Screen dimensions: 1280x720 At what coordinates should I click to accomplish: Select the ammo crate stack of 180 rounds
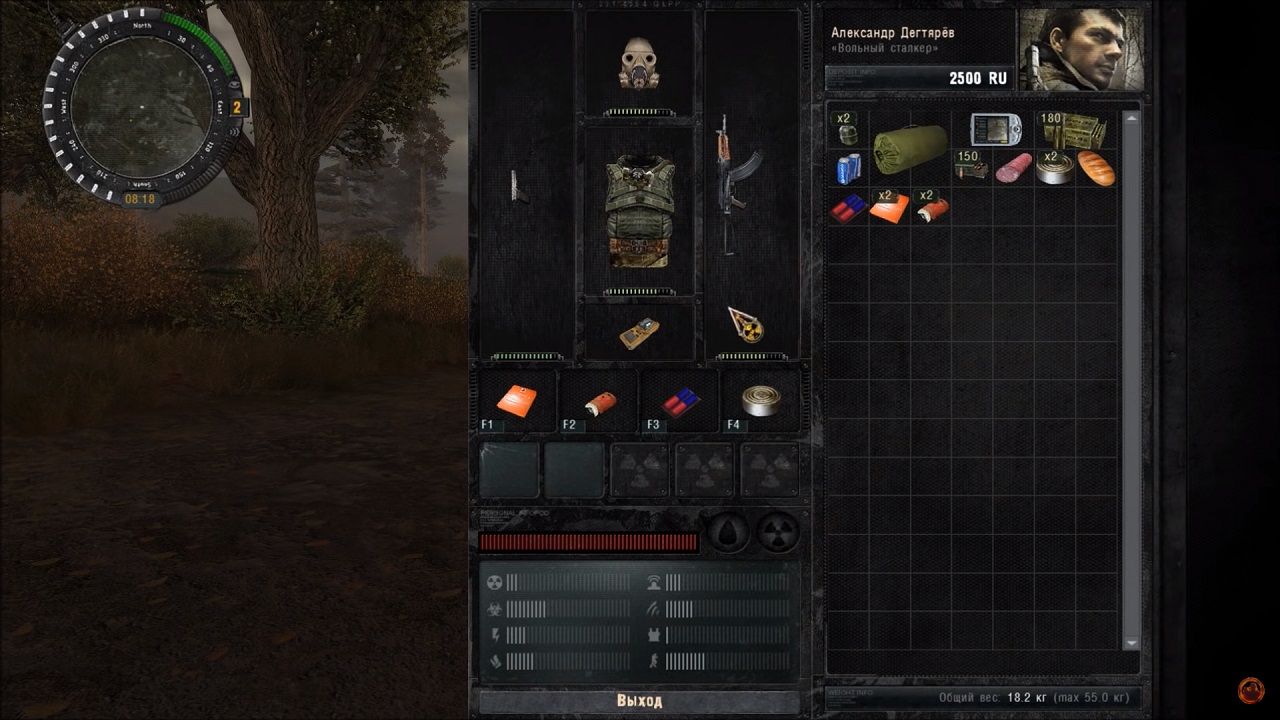[1075, 130]
